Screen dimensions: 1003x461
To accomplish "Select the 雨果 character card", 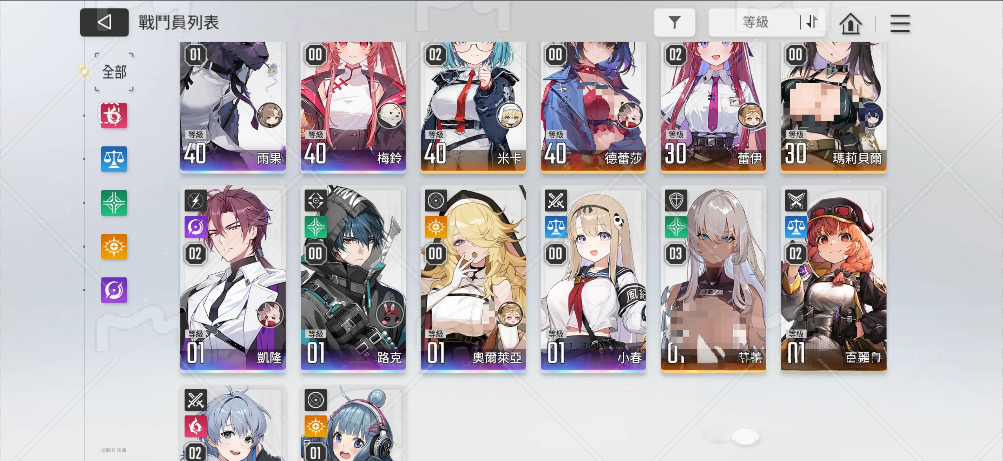I will [233, 105].
